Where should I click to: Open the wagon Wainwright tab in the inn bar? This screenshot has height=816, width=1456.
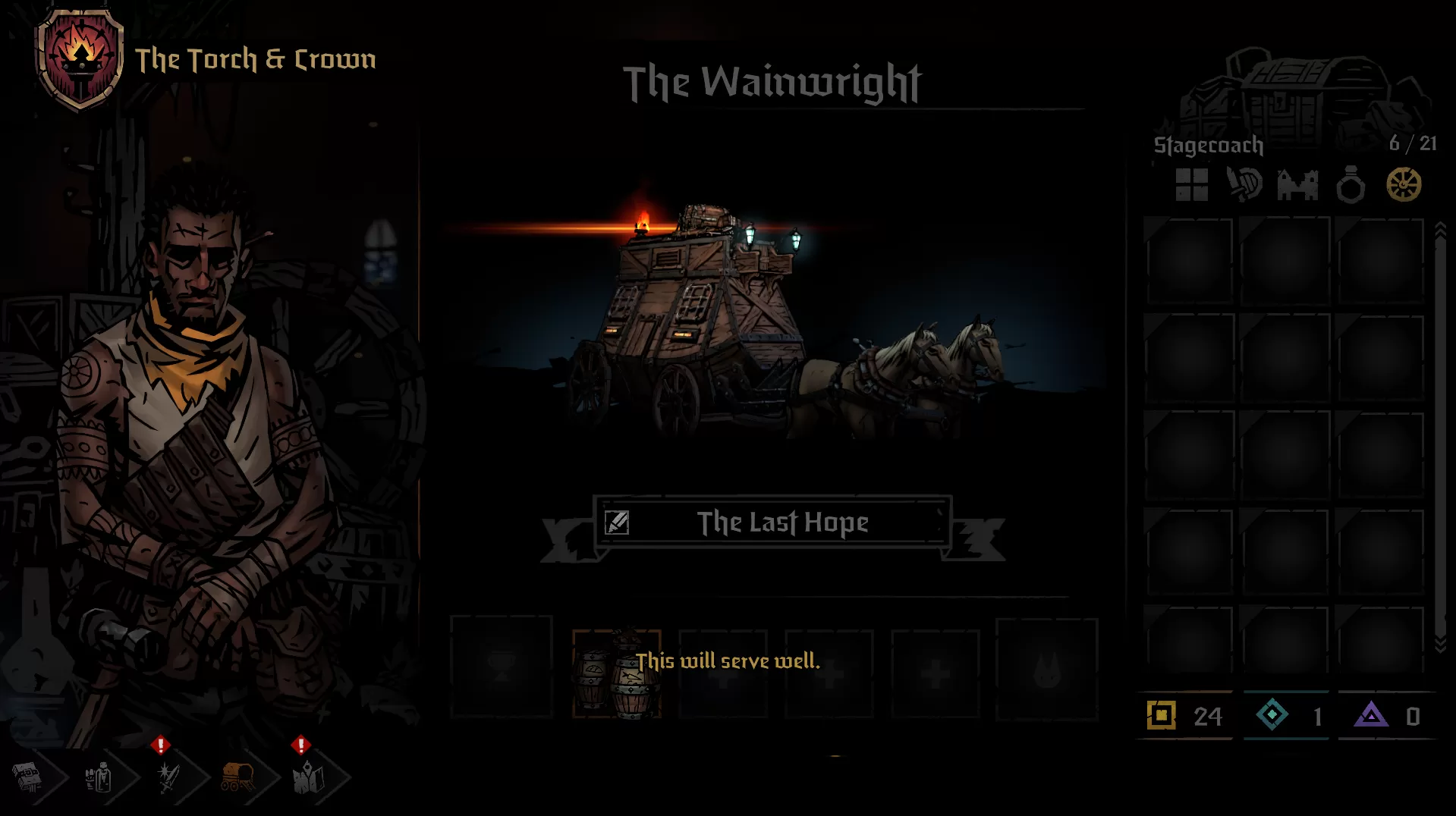pyautogui.click(x=237, y=777)
